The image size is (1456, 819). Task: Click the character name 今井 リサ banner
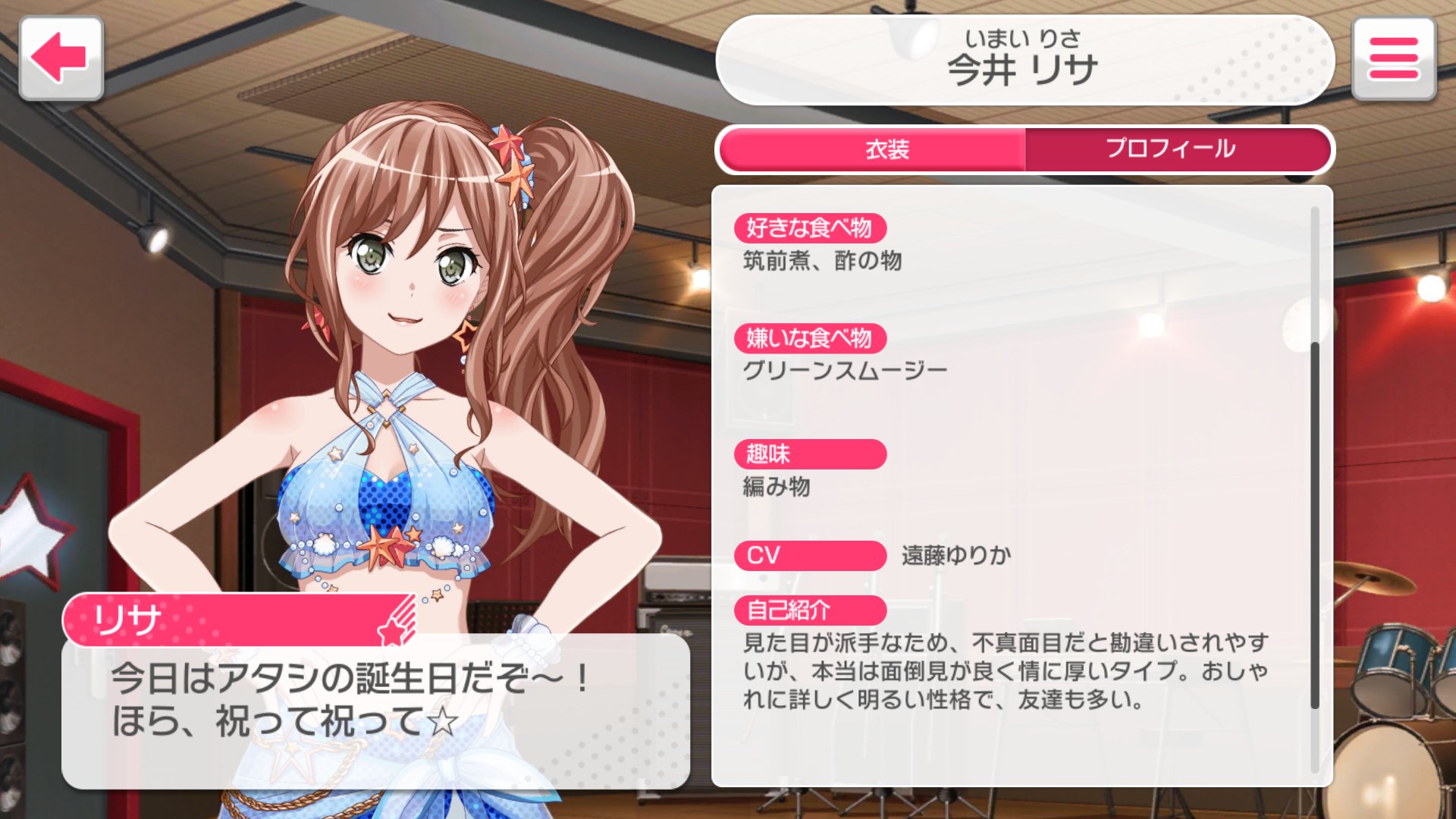point(1022,61)
